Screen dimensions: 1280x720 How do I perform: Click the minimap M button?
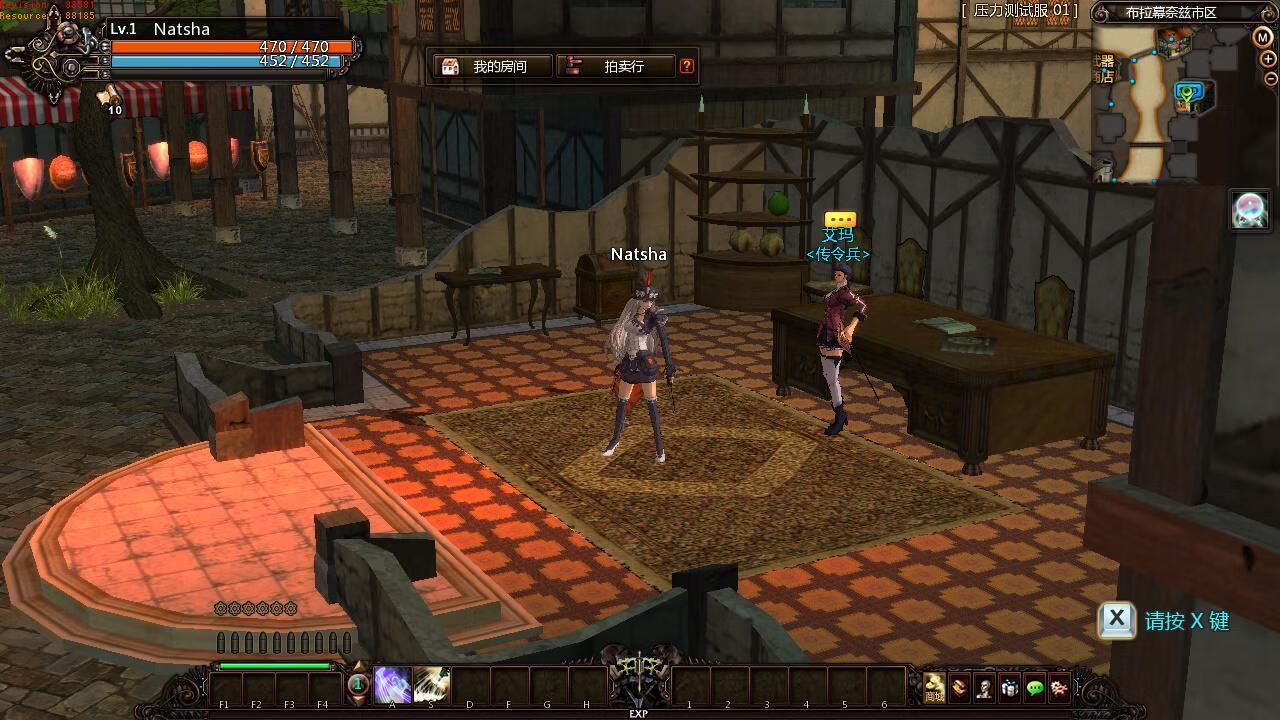click(1262, 37)
